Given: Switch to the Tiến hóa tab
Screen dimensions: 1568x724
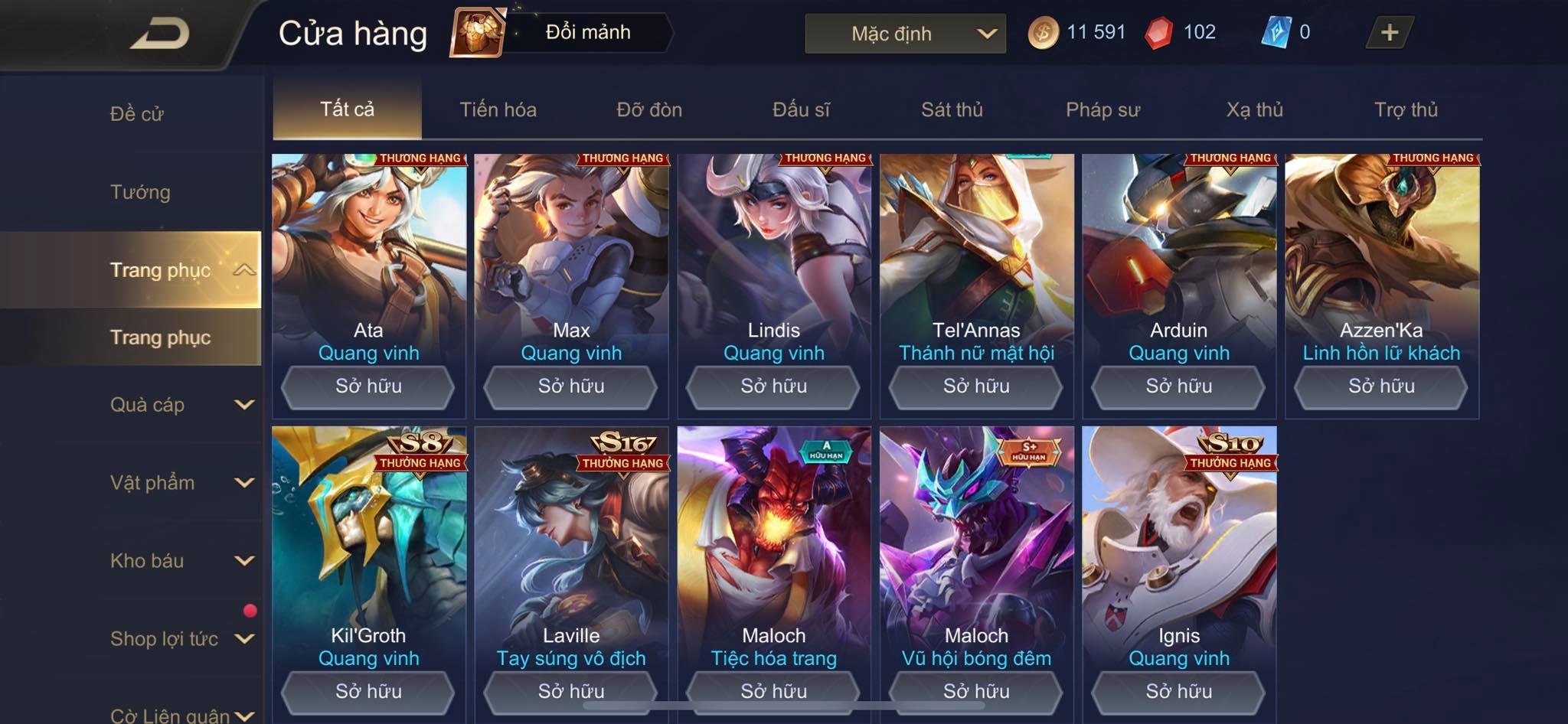Looking at the screenshot, I should click(x=498, y=109).
